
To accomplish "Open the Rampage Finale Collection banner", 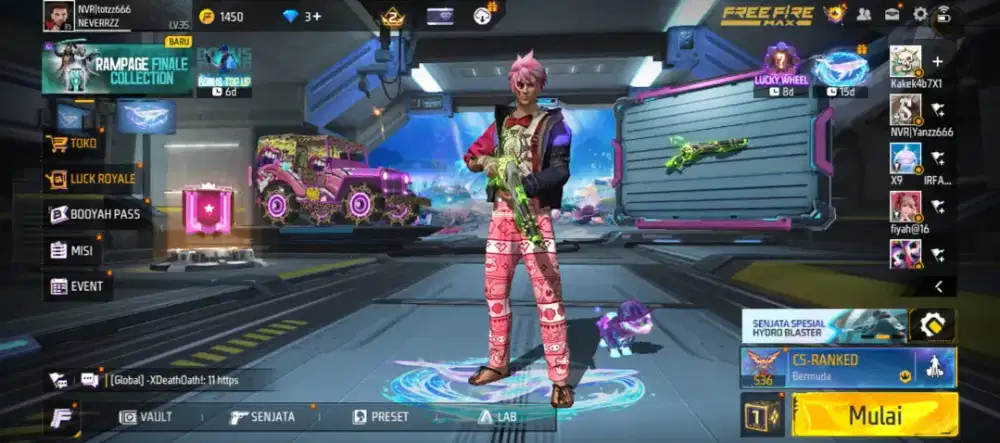I will (x=118, y=69).
